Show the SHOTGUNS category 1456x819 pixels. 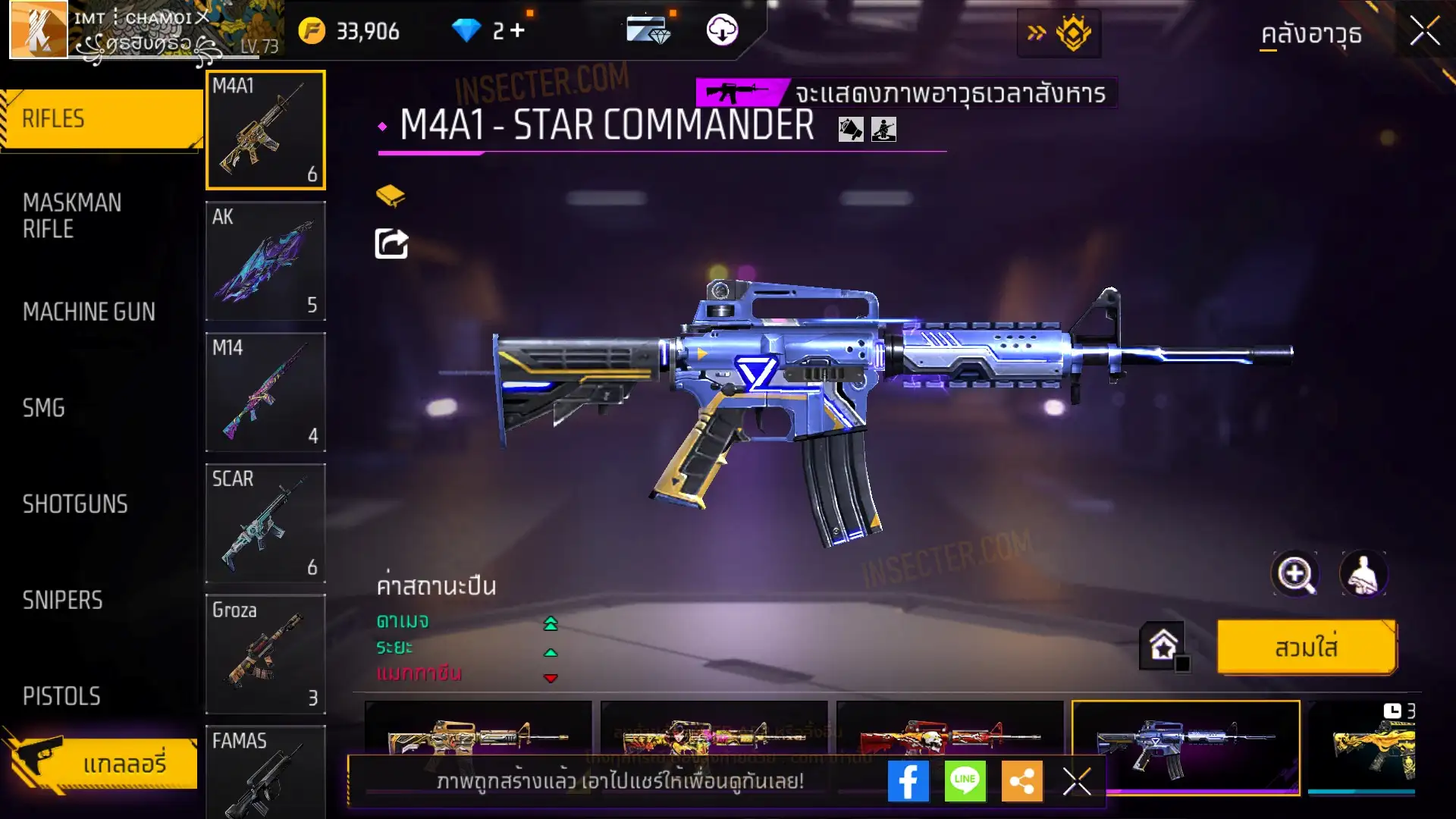(75, 504)
